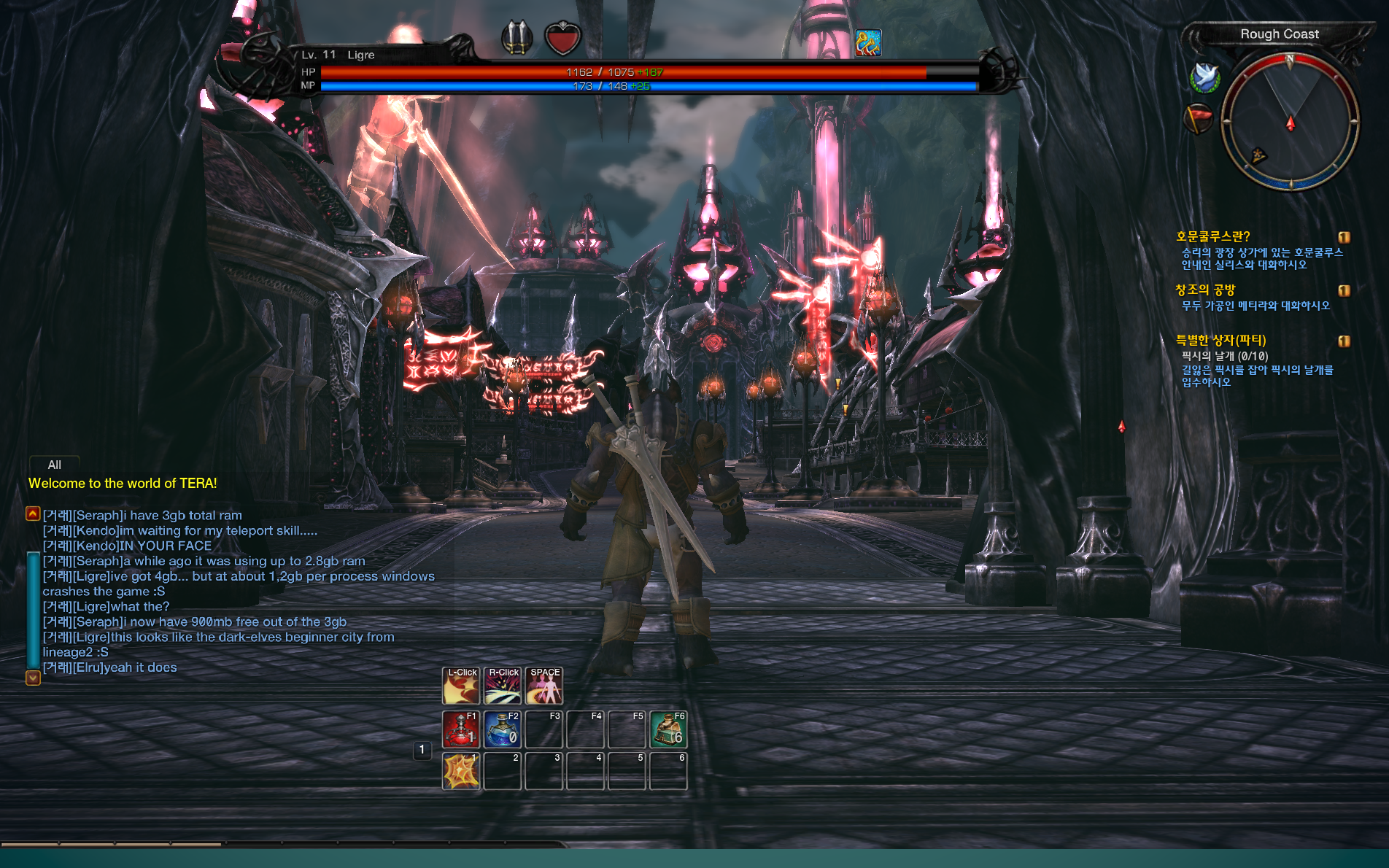Select the 창조의 공방 quest entry
The image size is (1389, 868).
click(1205, 290)
